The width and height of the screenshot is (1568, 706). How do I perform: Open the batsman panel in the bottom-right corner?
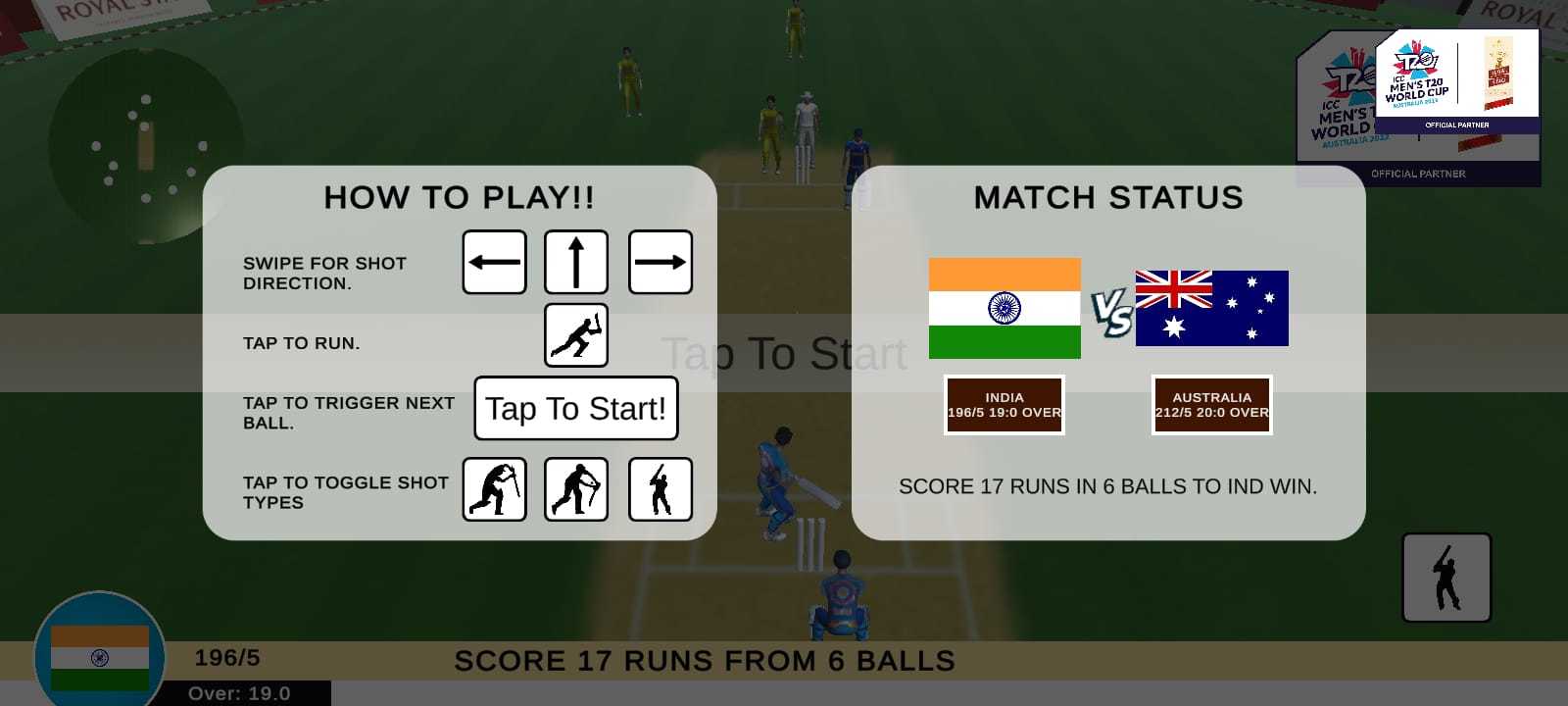[1446, 578]
